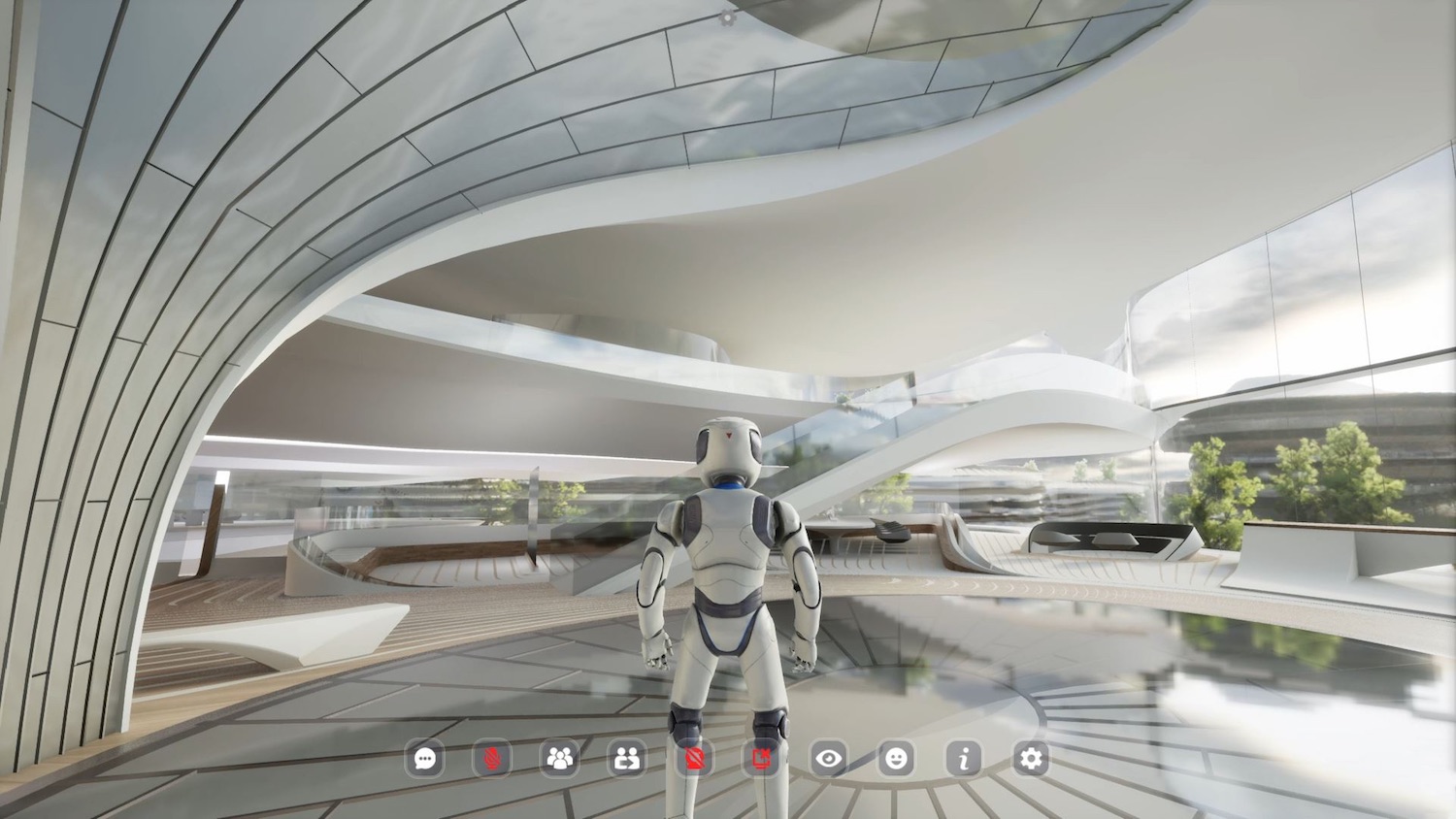1456x819 pixels.
Task: Open the emoji reactions picker
Action: pos(897,761)
